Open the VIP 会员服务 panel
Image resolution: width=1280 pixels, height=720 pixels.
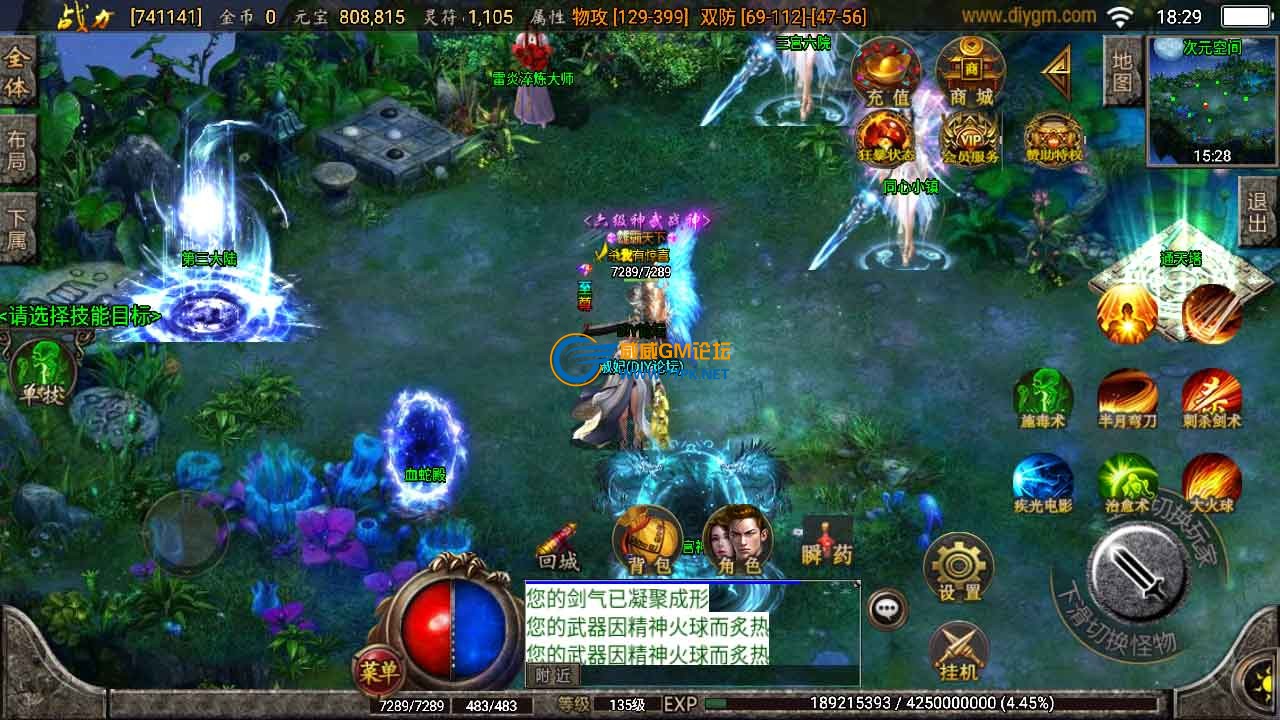(970, 138)
